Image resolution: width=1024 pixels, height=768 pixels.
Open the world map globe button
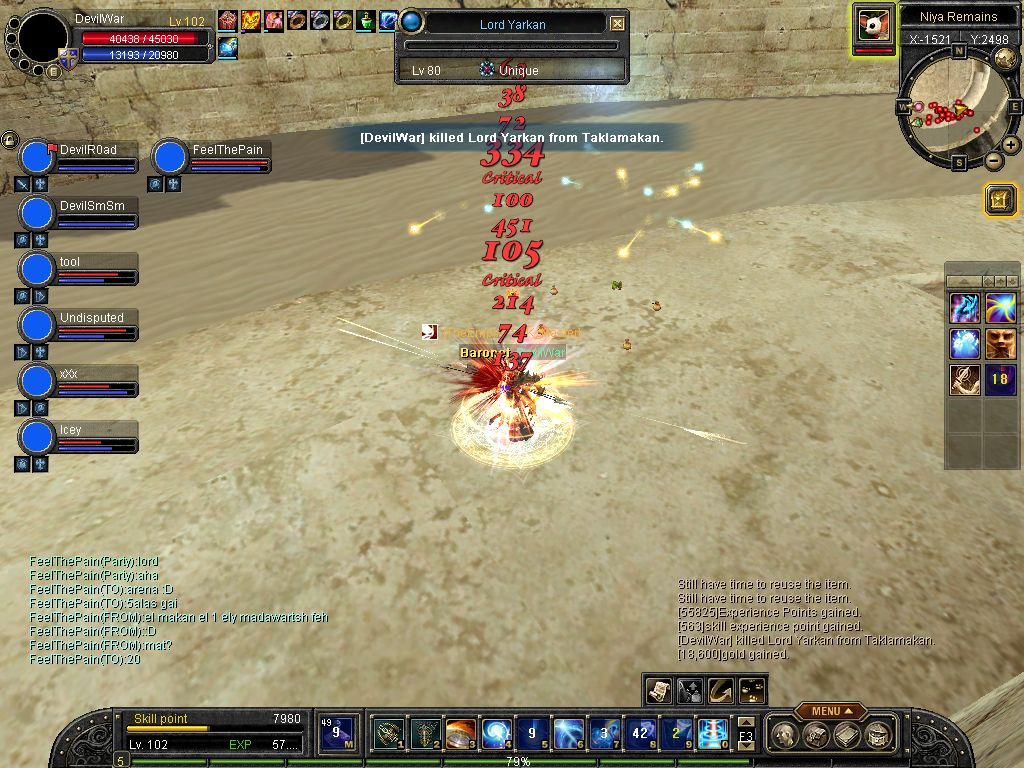pyautogui.click(x=1005, y=59)
